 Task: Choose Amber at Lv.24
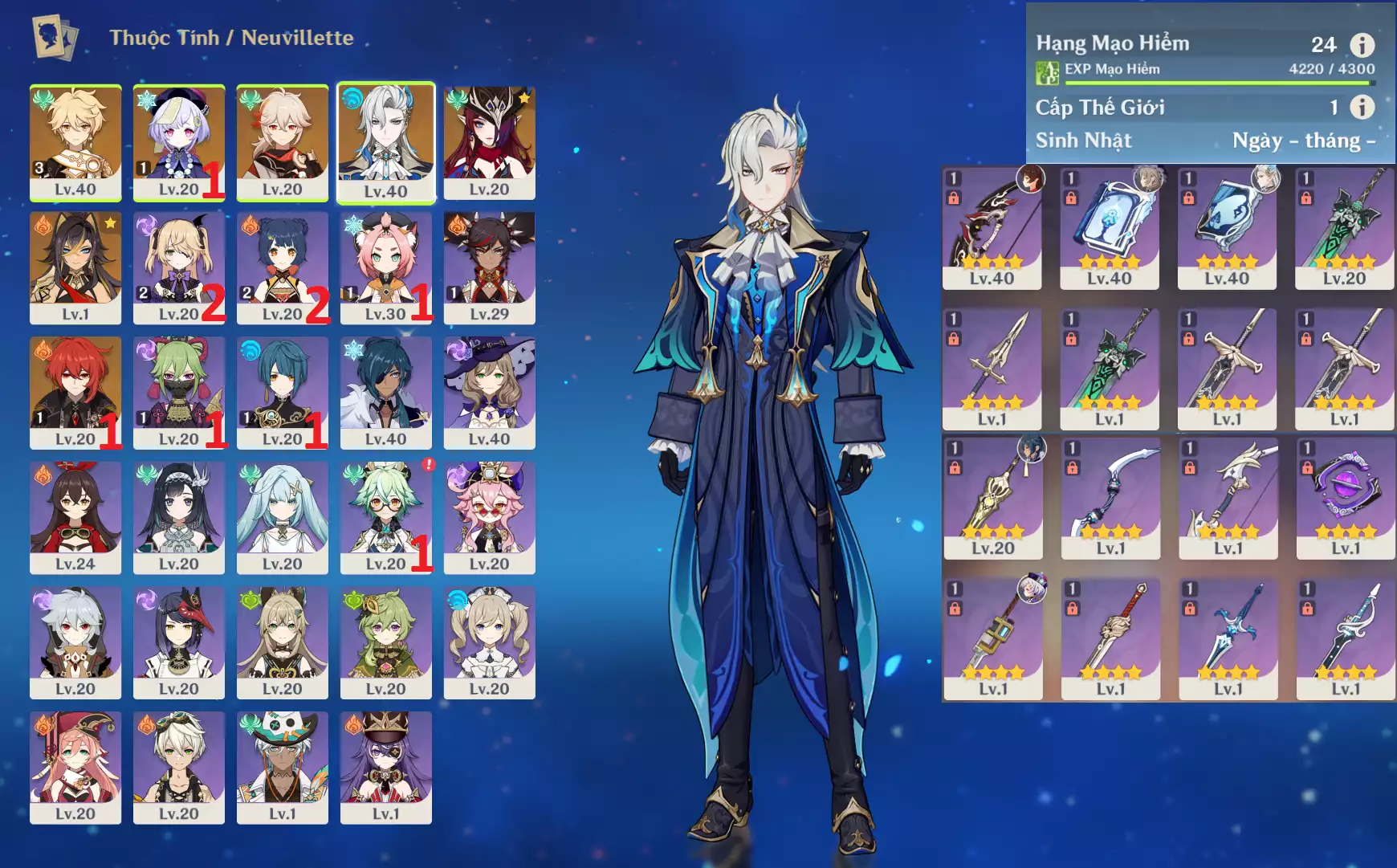pyautogui.click(x=75, y=517)
